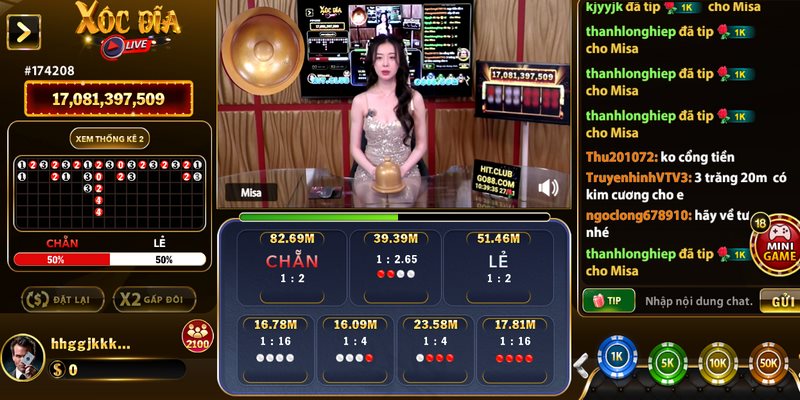Select the three white one red 1:4 bet

353,347
